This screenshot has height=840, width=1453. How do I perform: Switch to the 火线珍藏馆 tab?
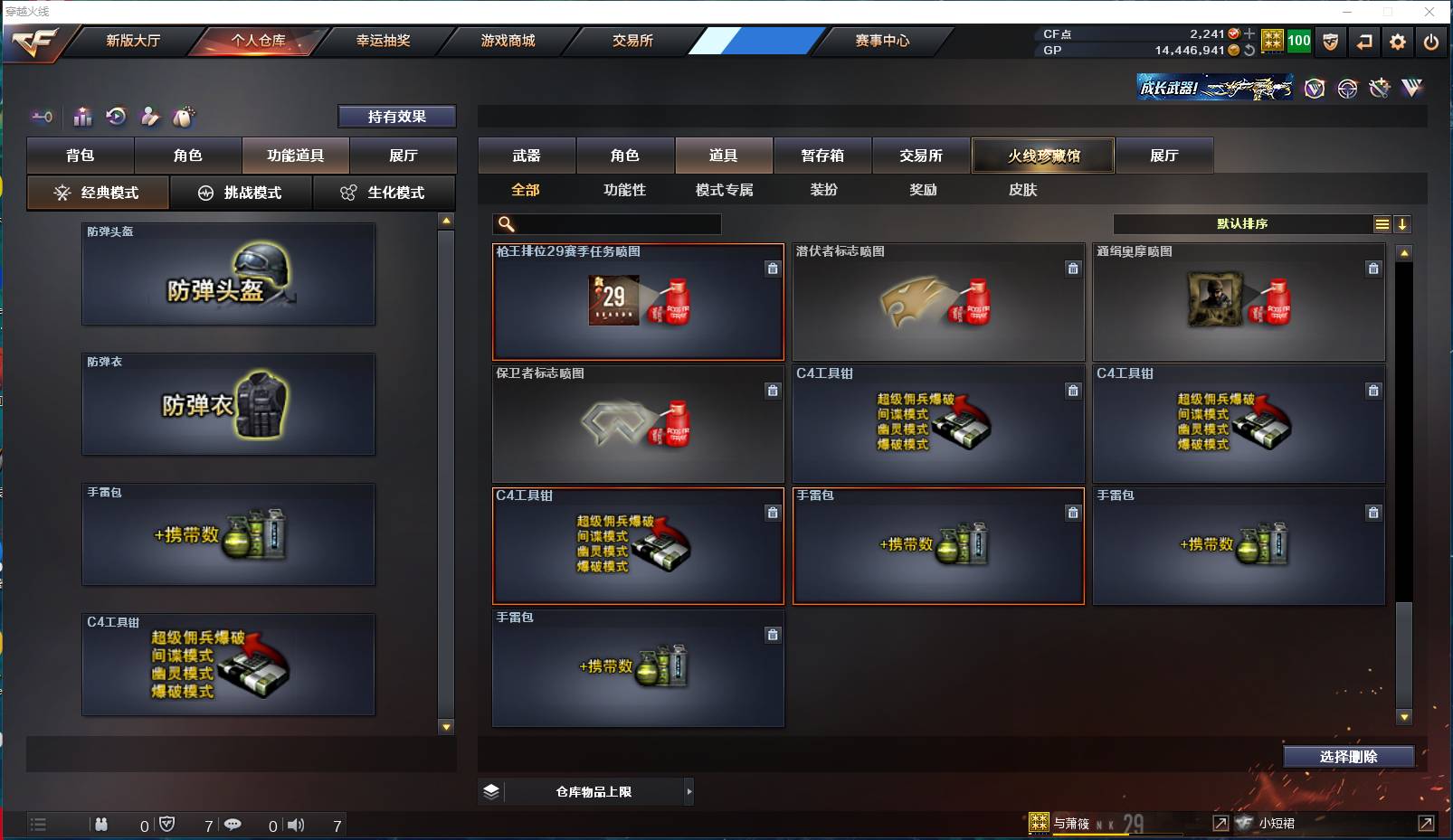(x=1043, y=155)
